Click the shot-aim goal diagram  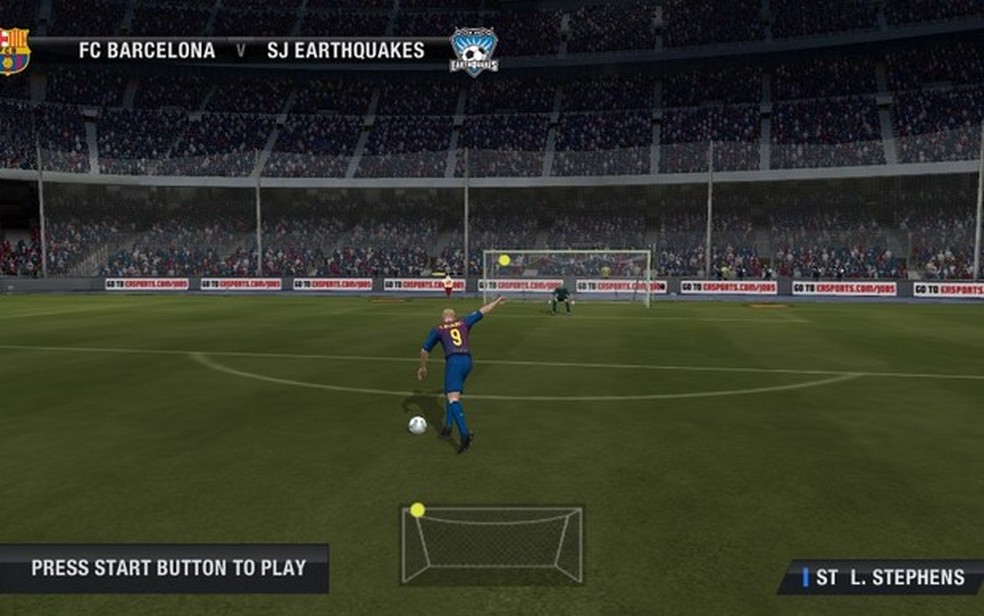pos(492,544)
